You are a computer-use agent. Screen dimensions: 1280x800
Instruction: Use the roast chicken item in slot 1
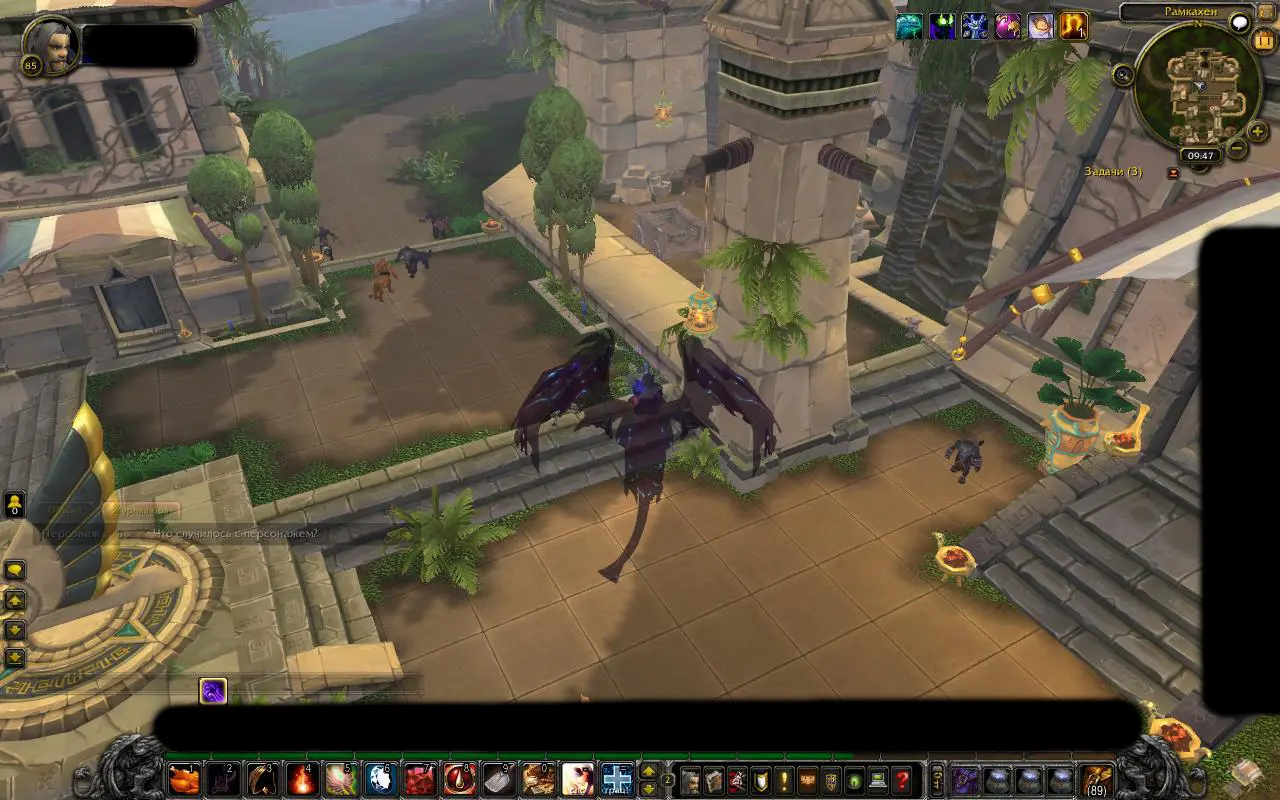[x=183, y=779]
